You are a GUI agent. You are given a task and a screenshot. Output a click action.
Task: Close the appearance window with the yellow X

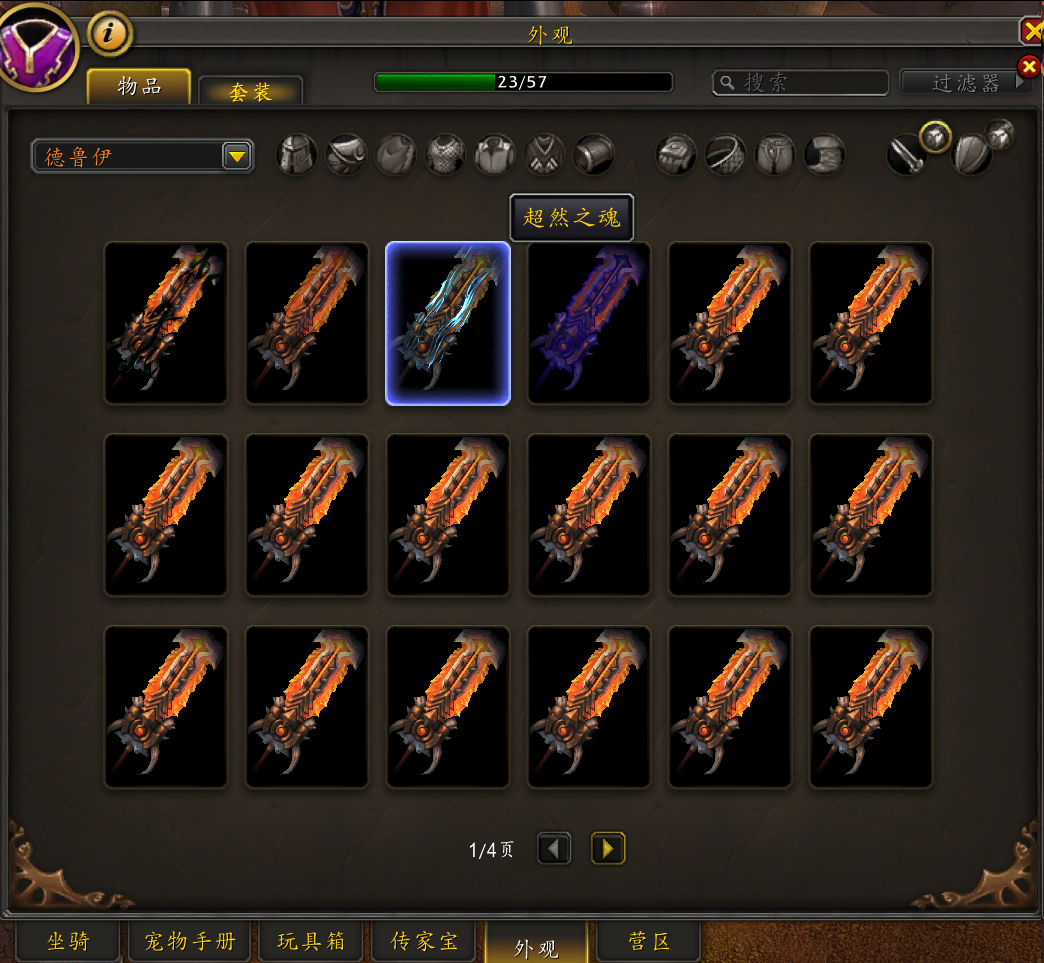tap(1032, 32)
